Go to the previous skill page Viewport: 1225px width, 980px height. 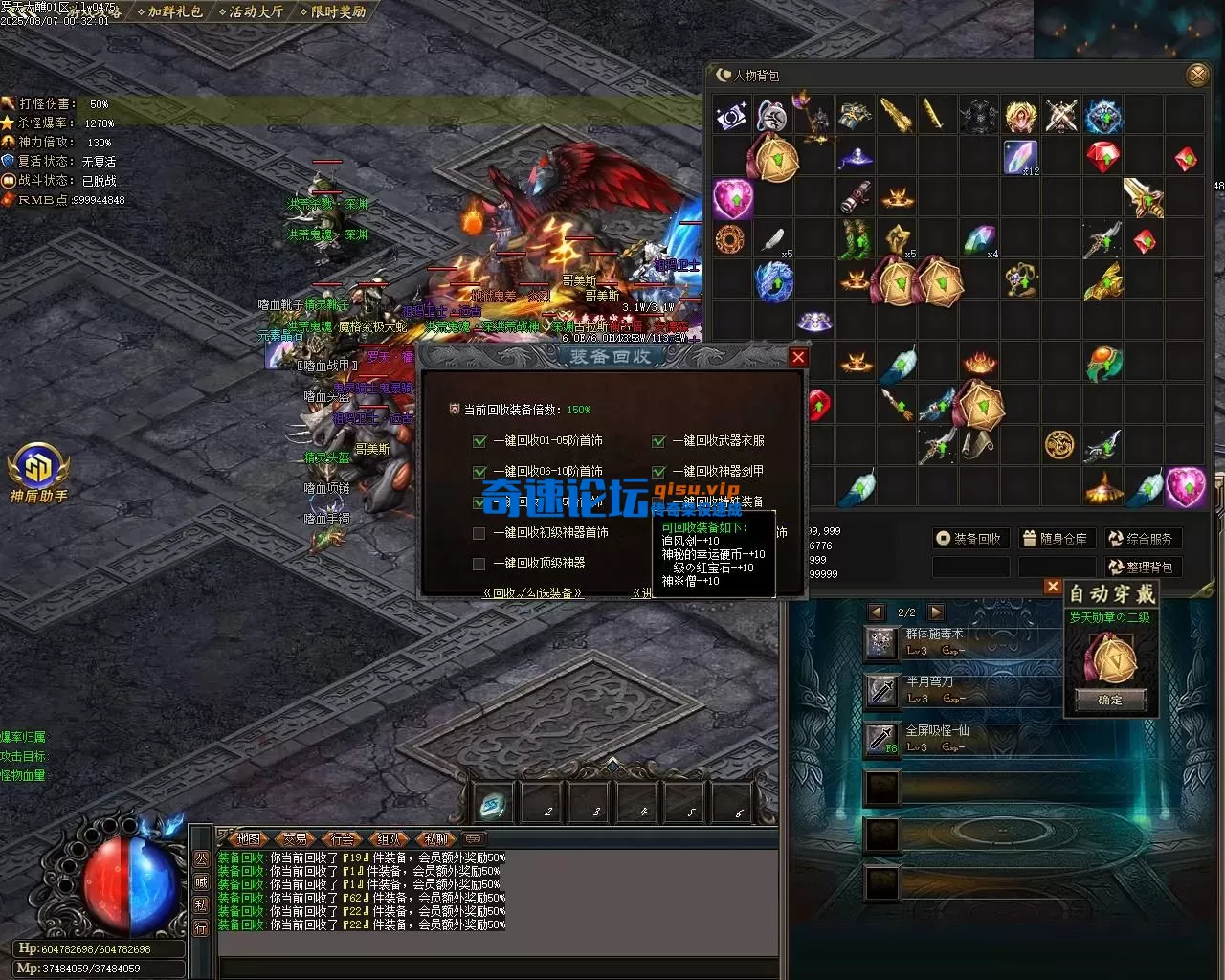point(876,612)
